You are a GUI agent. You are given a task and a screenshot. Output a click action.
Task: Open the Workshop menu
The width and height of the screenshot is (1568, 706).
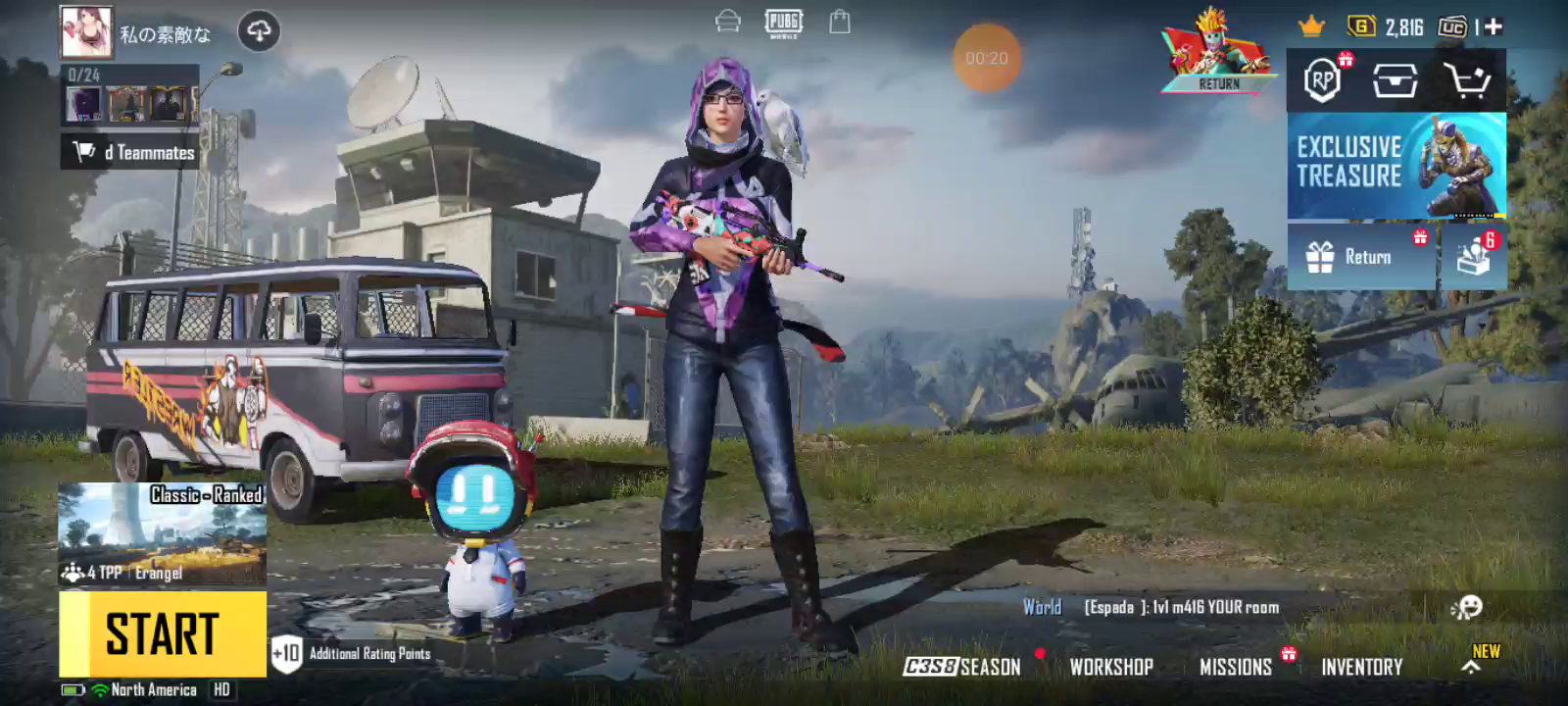pyautogui.click(x=1111, y=667)
